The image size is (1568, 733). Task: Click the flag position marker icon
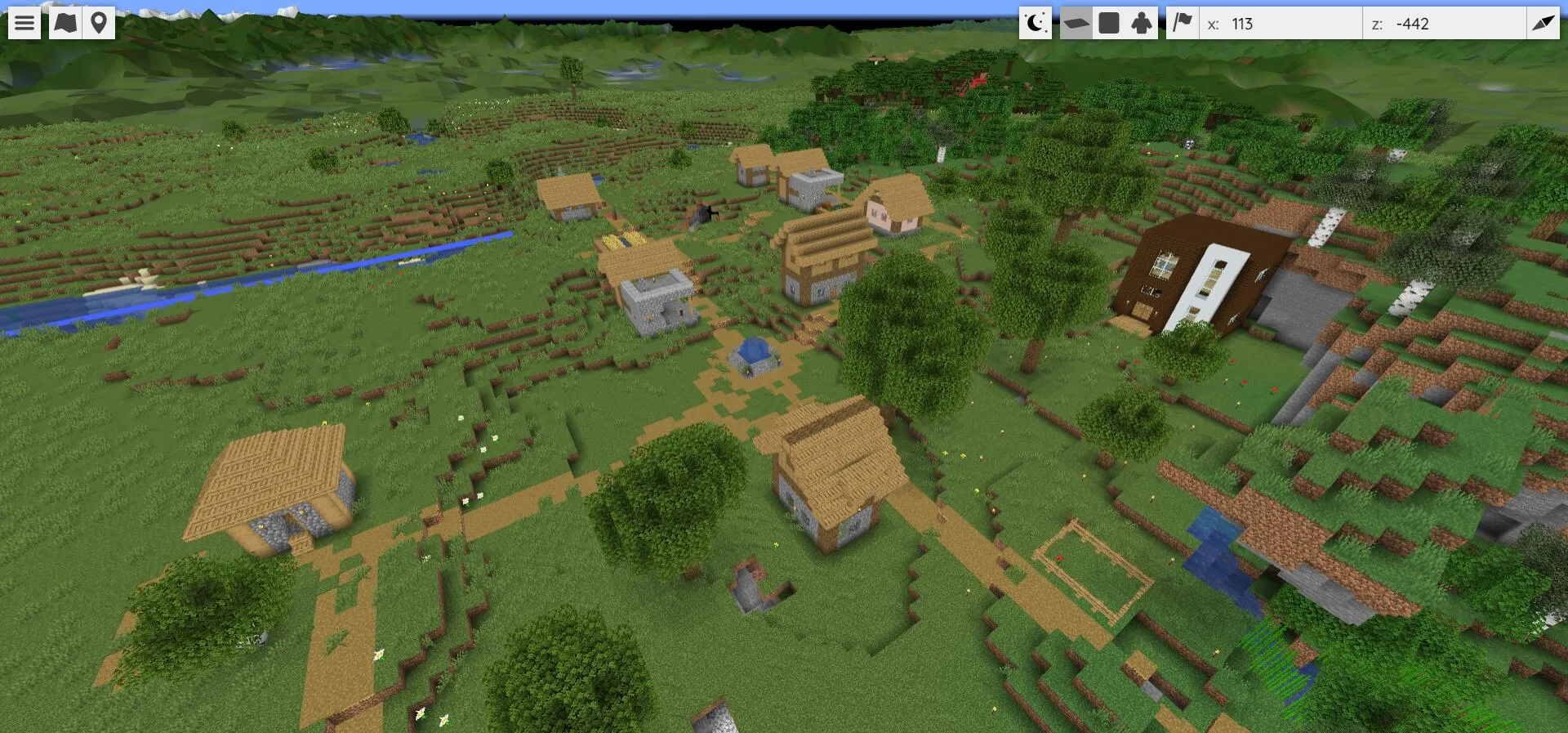coord(1182,22)
